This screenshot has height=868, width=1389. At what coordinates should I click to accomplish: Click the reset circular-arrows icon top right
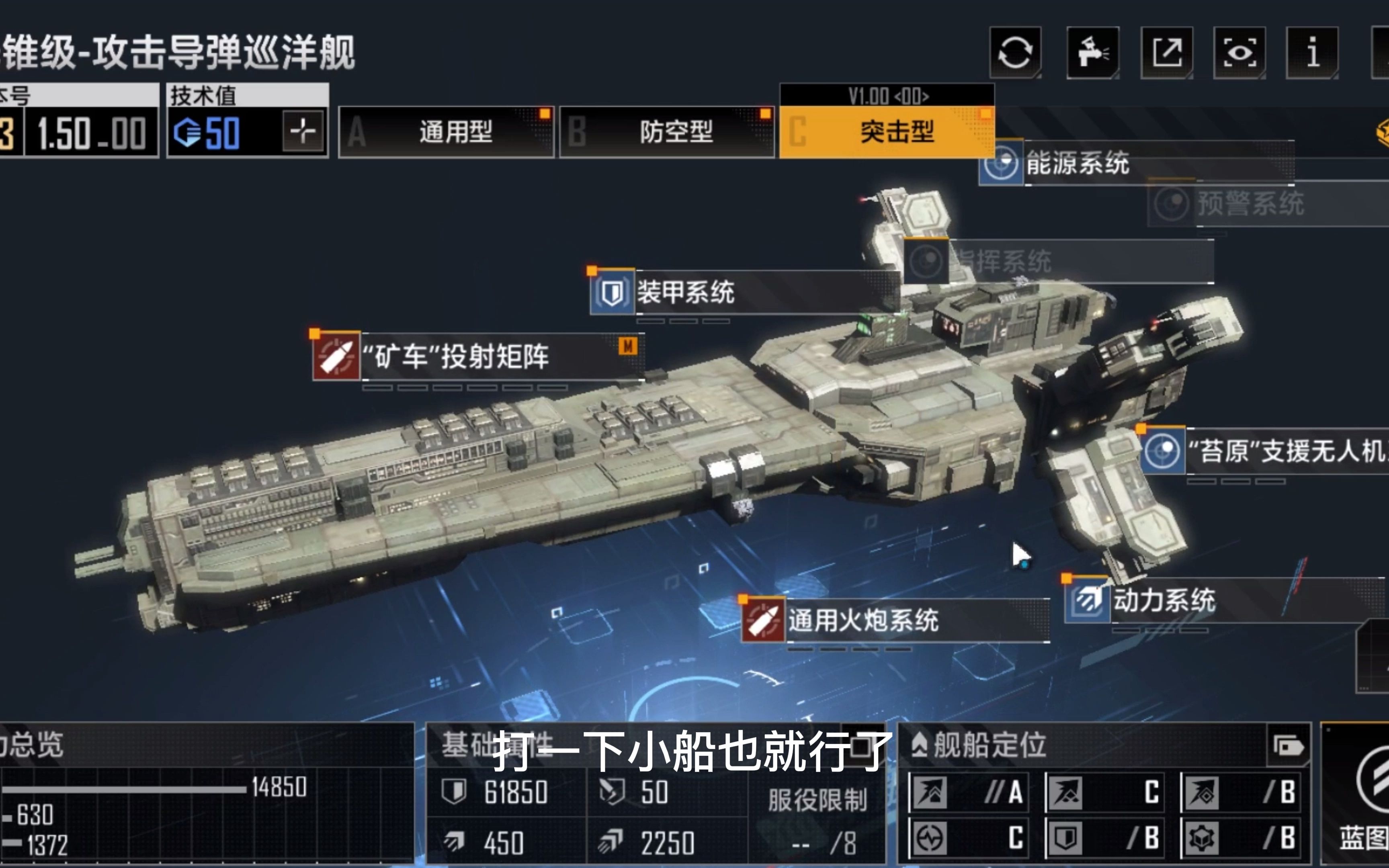click(1015, 53)
